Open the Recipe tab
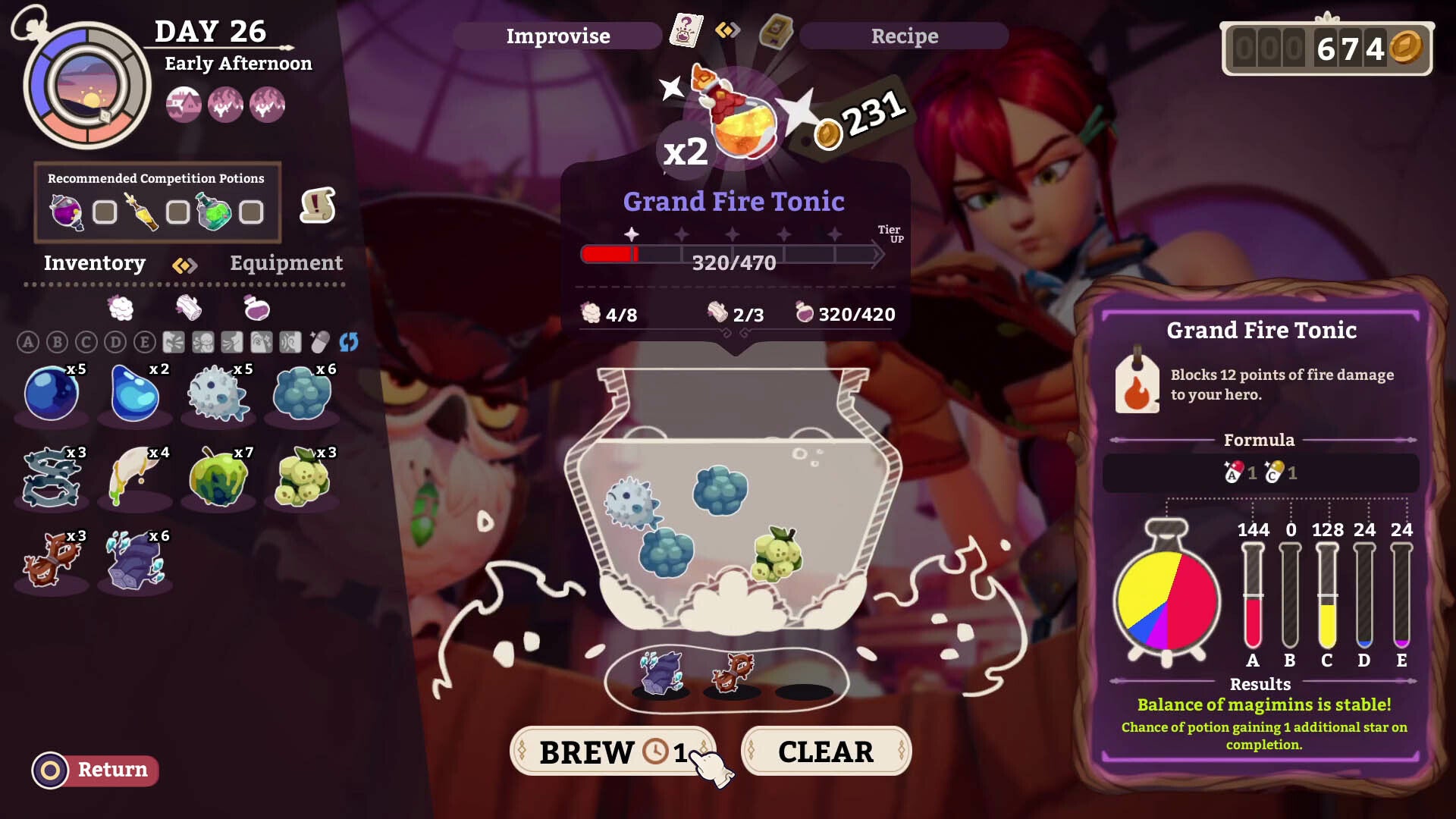 pyautogui.click(x=904, y=35)
